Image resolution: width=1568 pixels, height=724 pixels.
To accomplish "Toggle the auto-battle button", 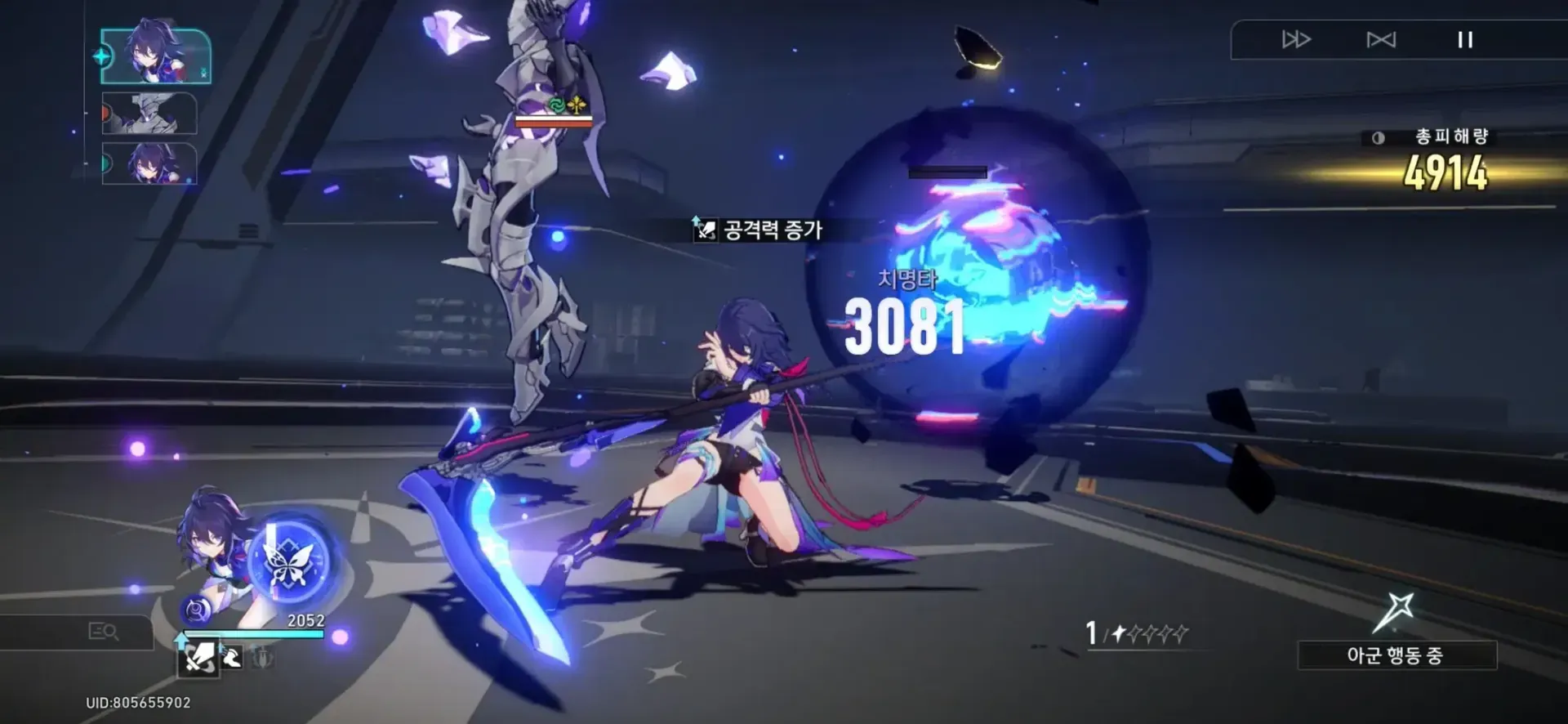I will [1381, 39].
